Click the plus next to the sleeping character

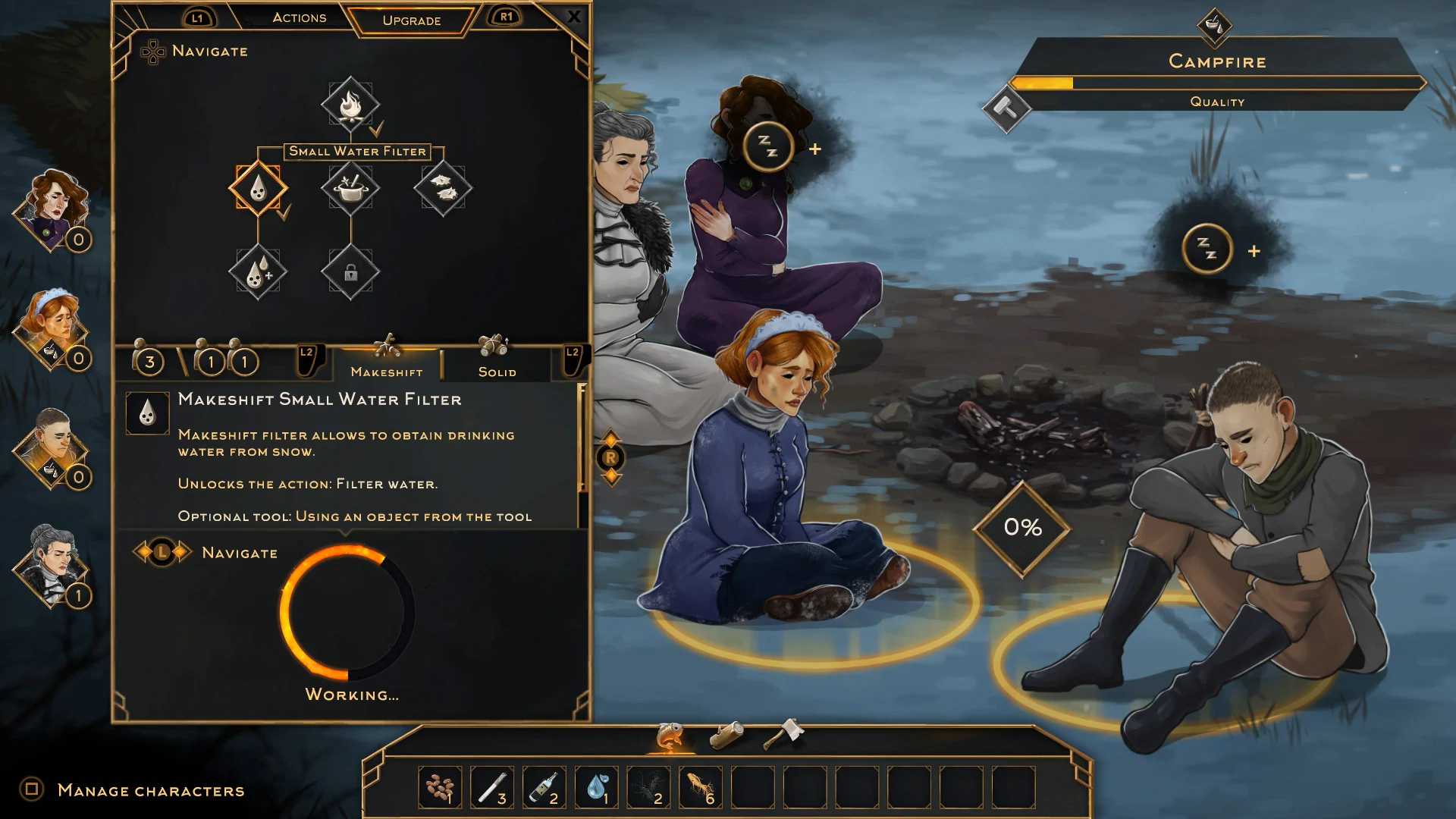tap(817, 149)
